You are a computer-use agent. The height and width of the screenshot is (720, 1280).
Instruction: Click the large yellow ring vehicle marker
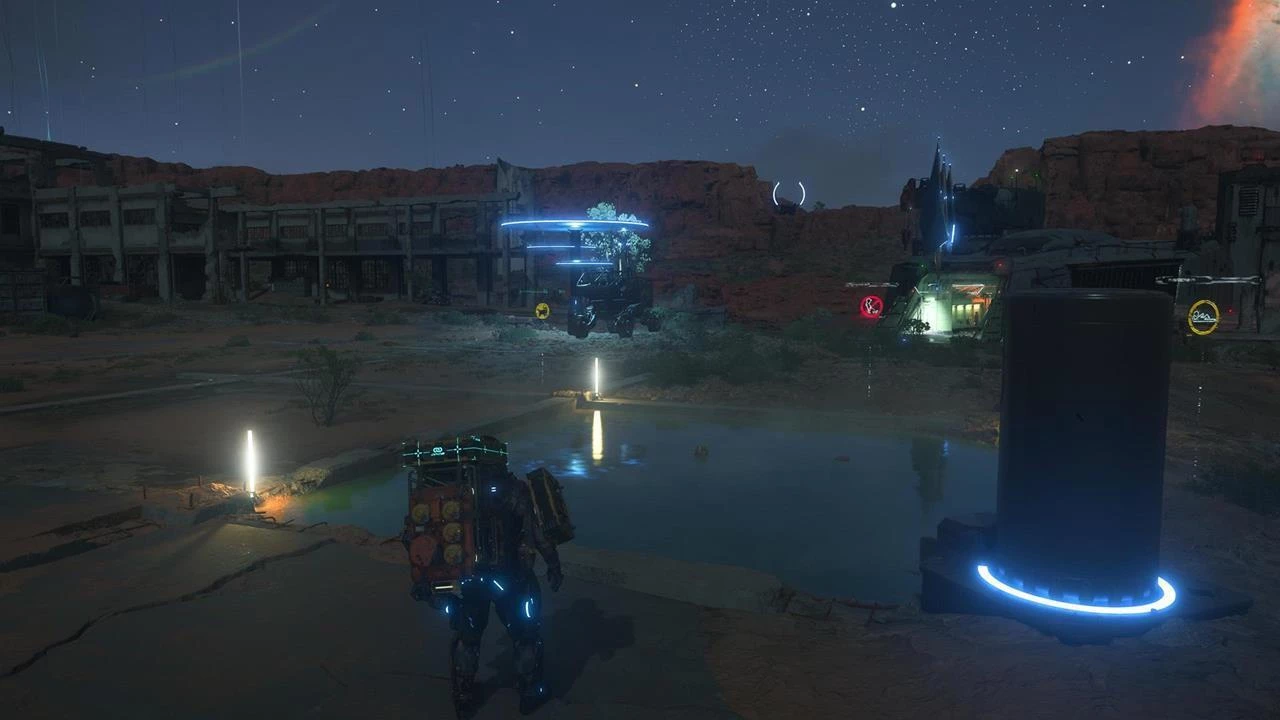point(1203,317)
